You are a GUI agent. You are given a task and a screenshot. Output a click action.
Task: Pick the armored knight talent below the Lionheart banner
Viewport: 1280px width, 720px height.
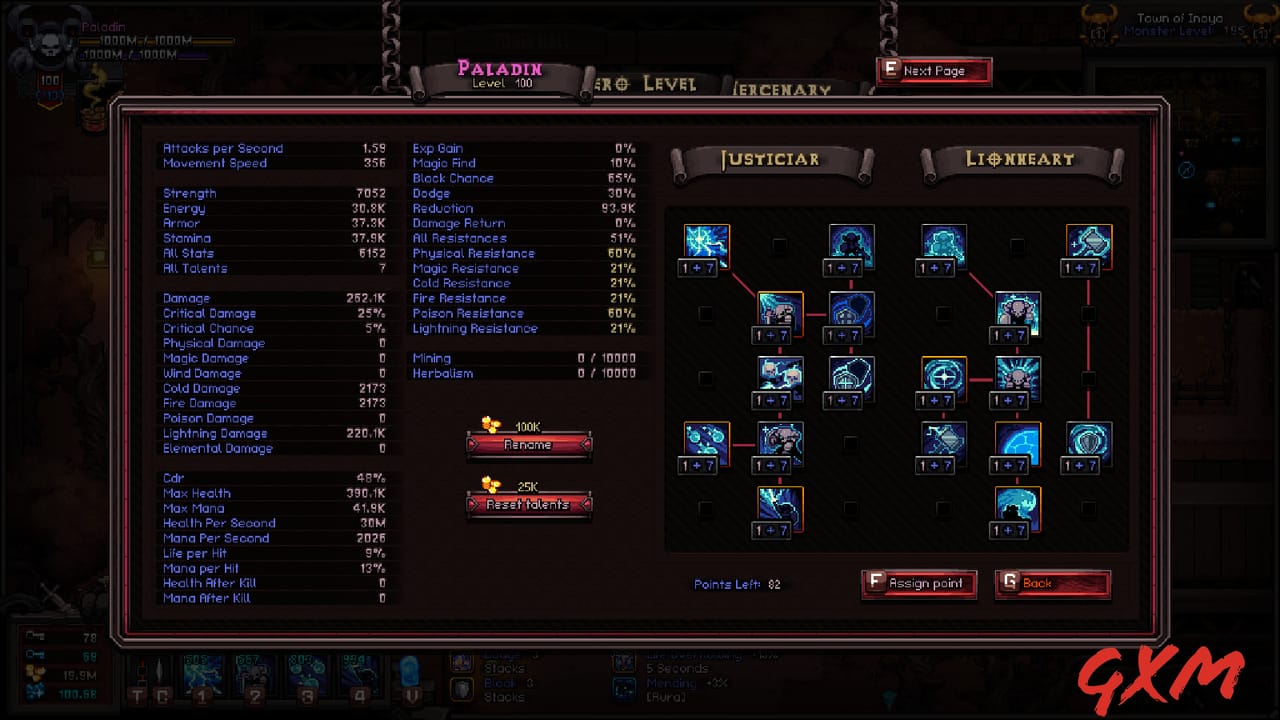(942, 243)
